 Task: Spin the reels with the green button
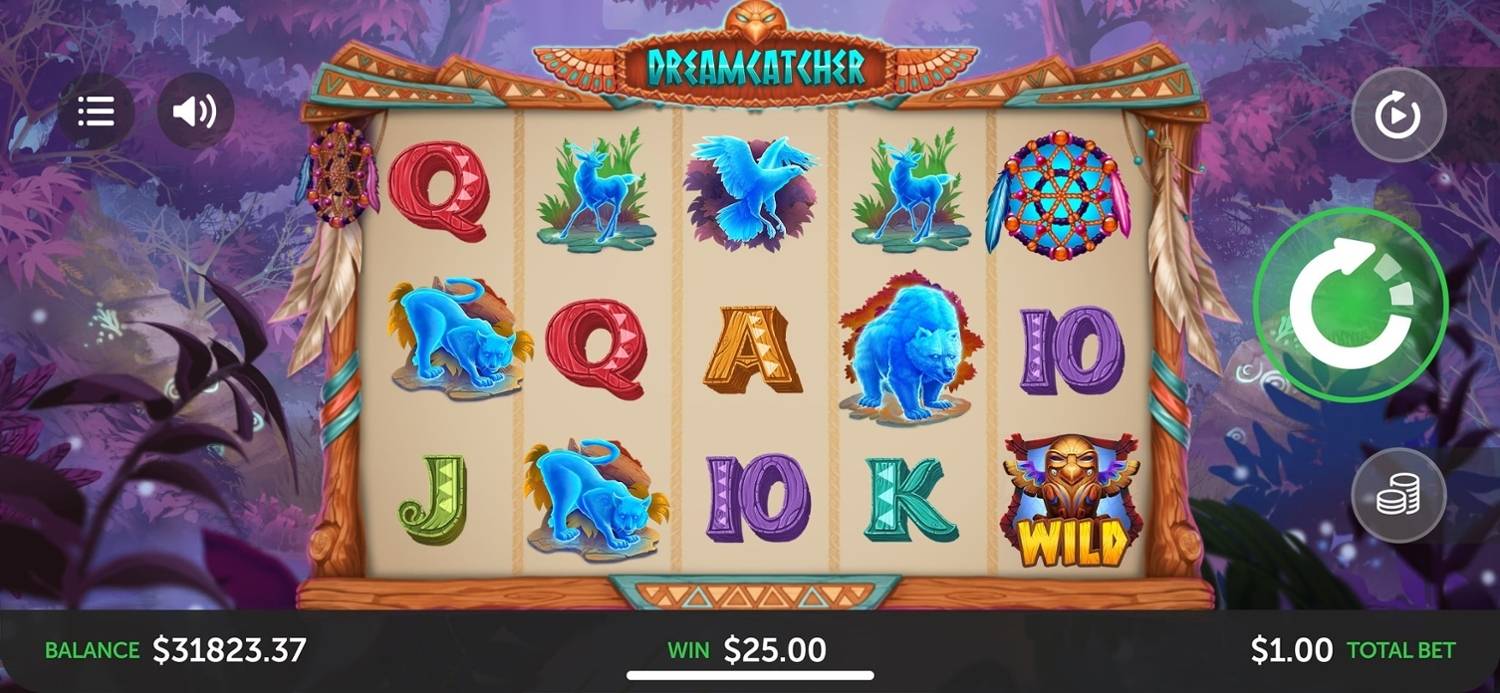pos(1350,304)
